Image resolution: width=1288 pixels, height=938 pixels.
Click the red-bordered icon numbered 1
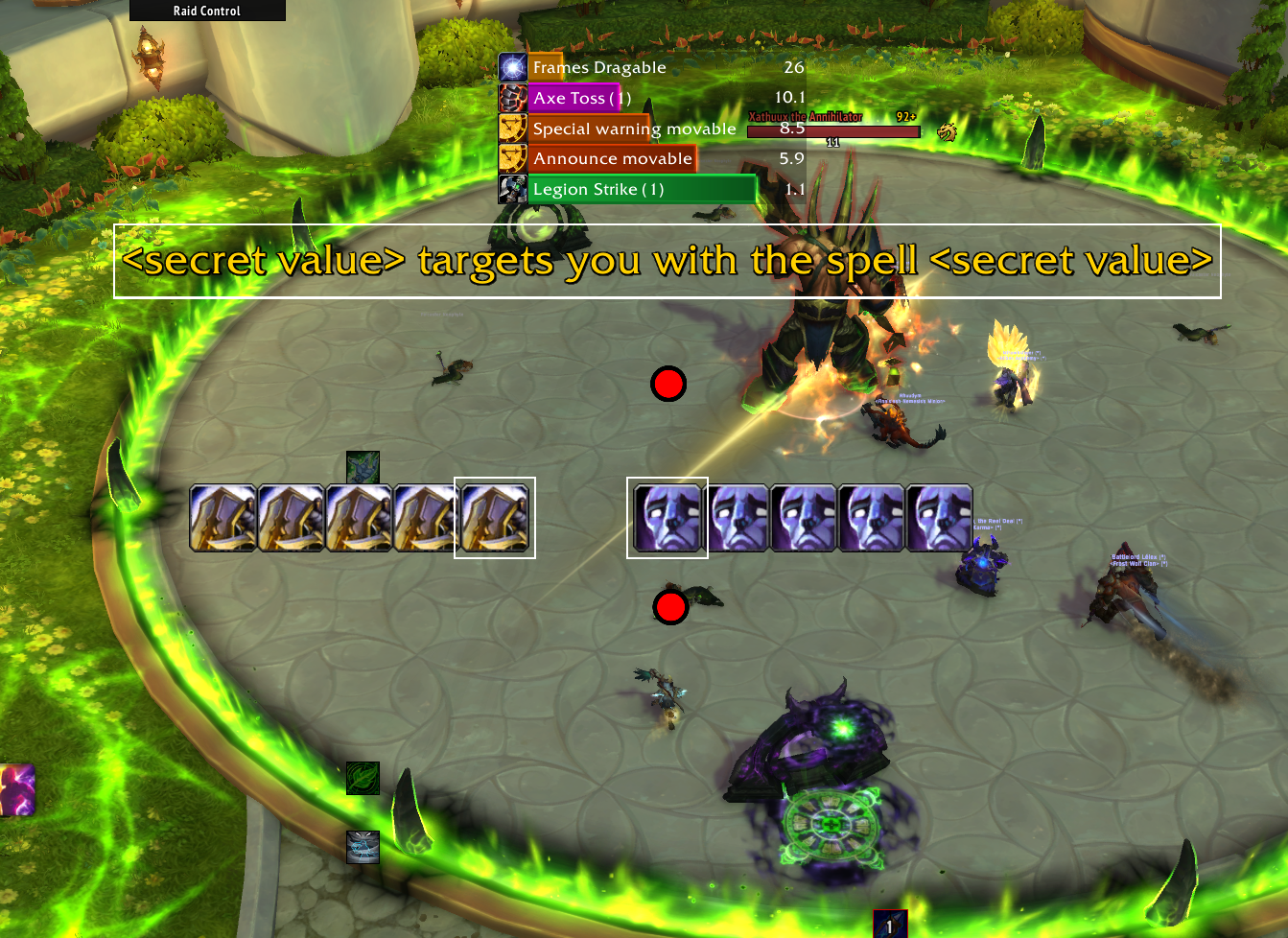(890, 925)
